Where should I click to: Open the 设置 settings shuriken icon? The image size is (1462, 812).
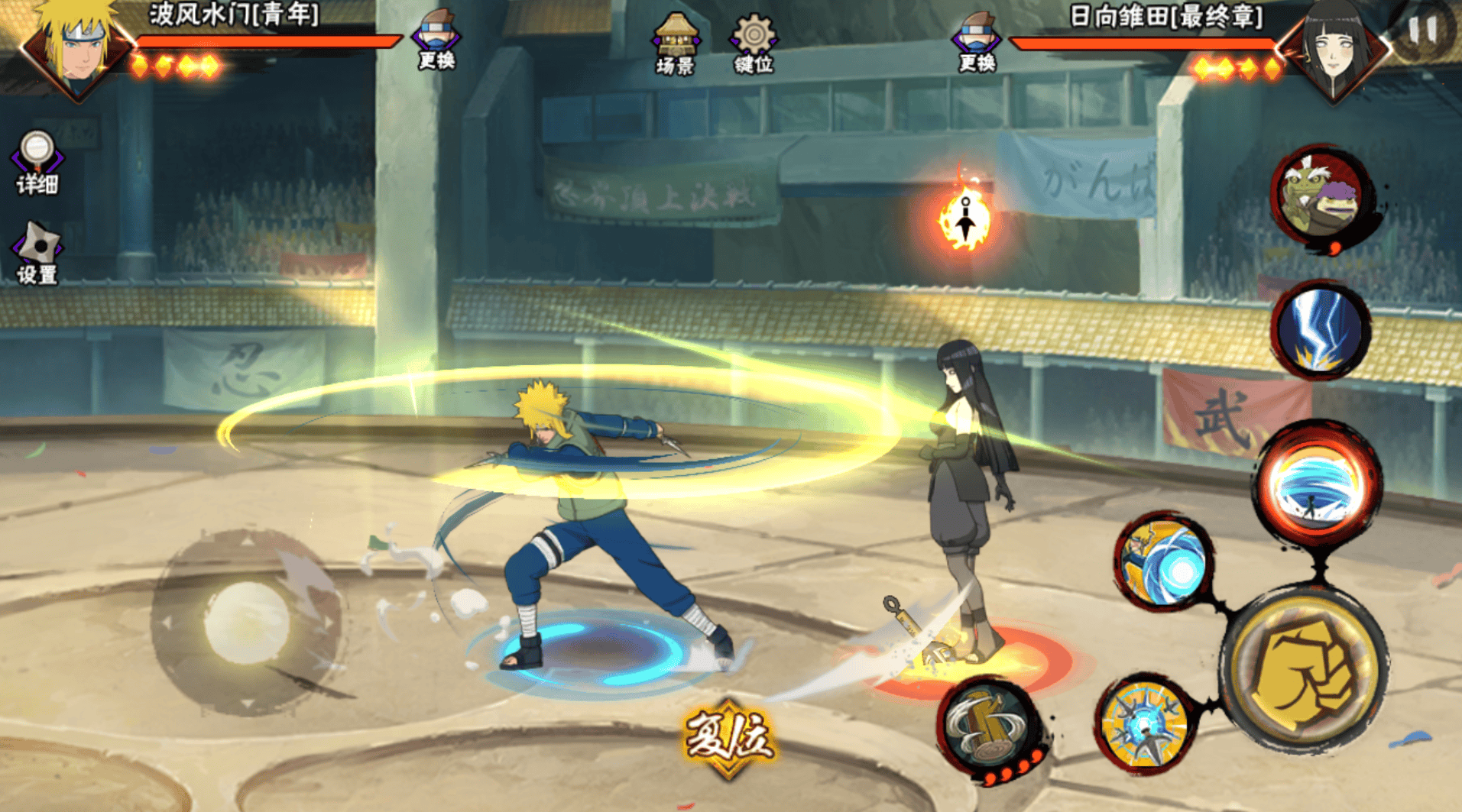(x=37, y=253)
